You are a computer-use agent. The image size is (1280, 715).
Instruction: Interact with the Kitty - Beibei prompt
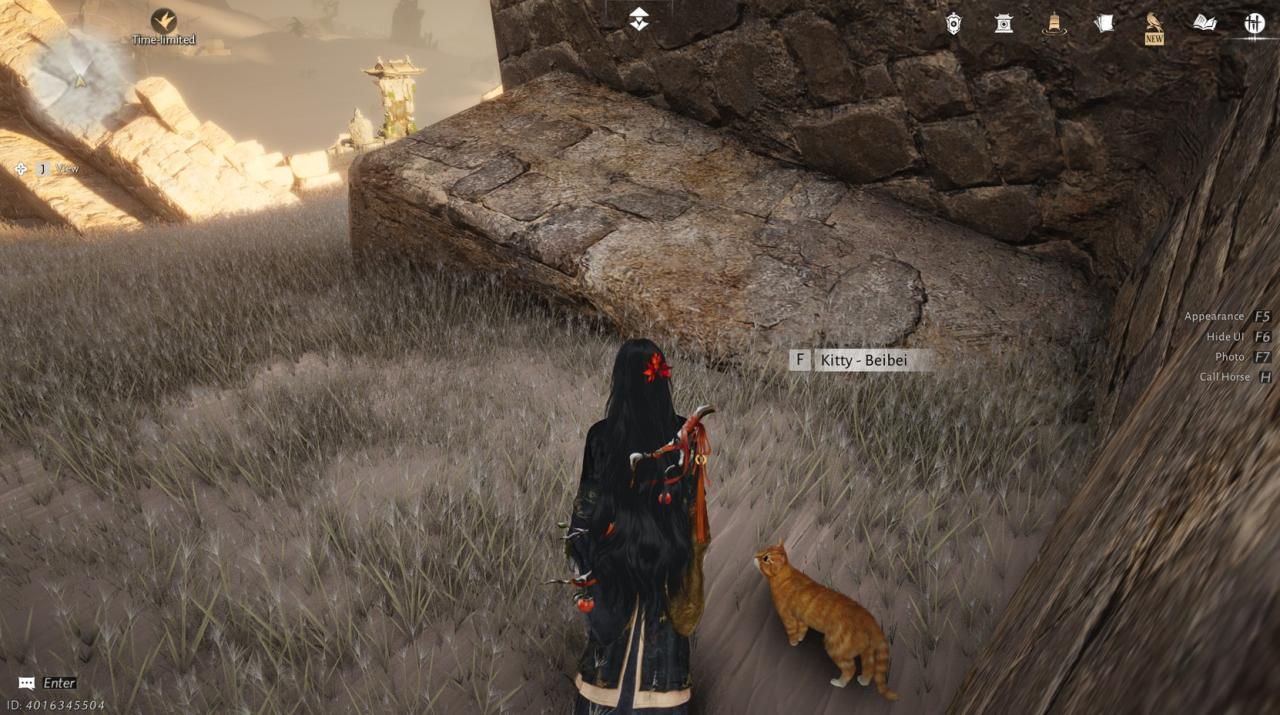point(862,360)
